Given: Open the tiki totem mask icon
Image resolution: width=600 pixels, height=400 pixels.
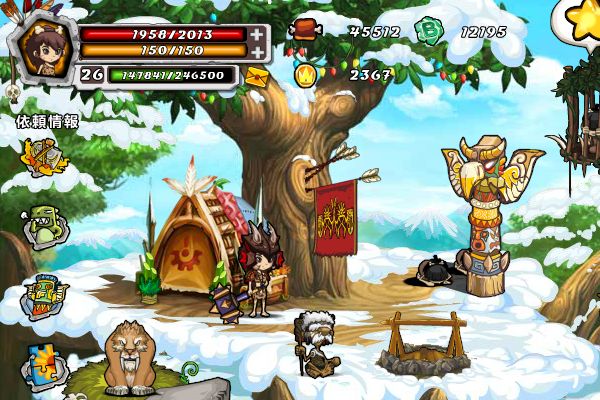Looking at the screenshot, I should coord(44,295).
